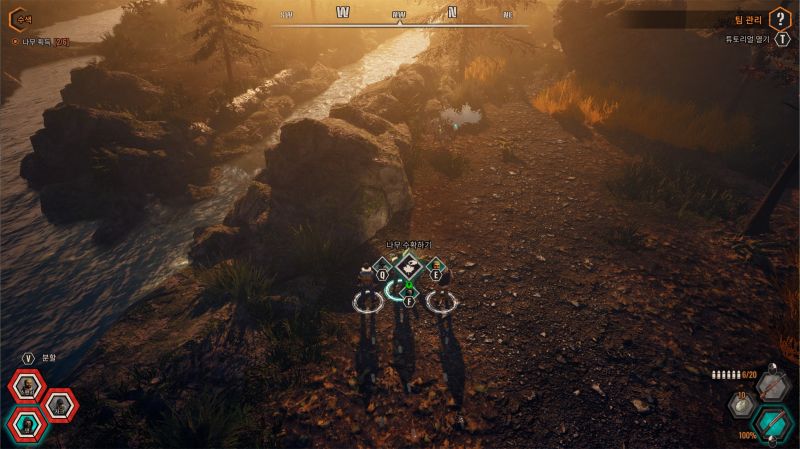Select the top squad member portrait
Image resolution: width=800 pixels, height=449 pixels.
25,387
